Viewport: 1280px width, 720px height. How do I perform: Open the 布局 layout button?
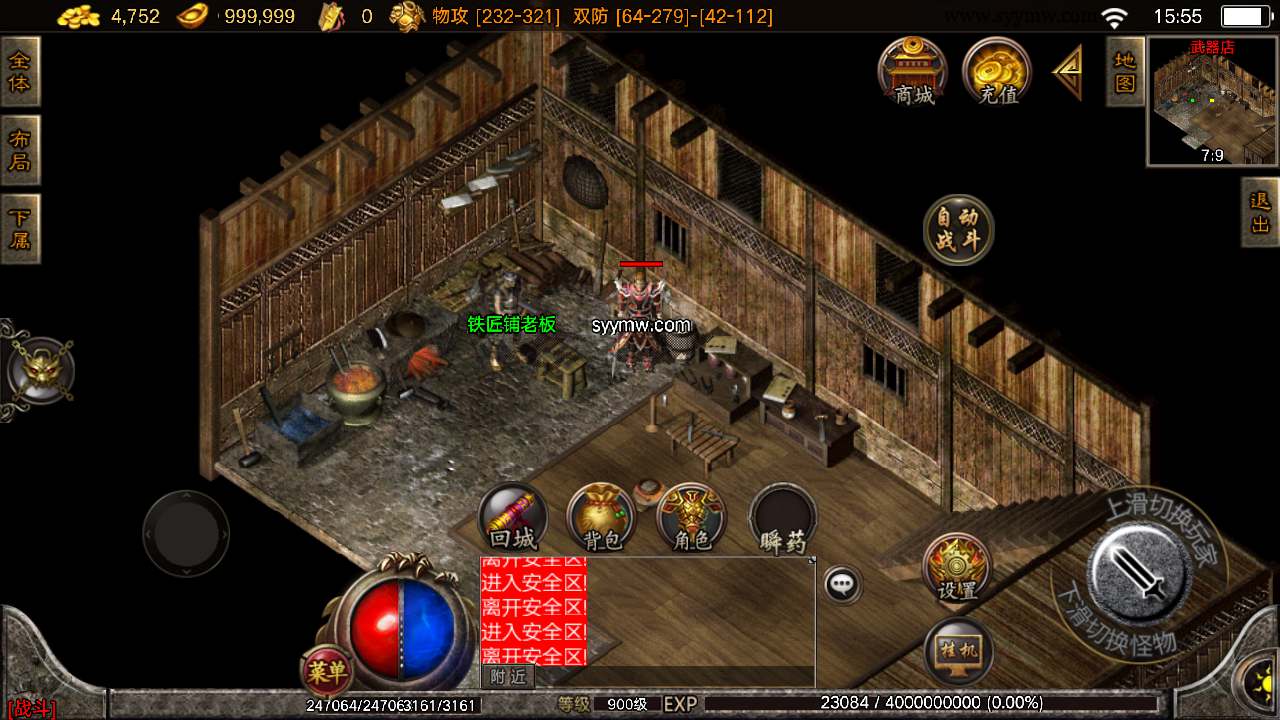tap(20, 150)
